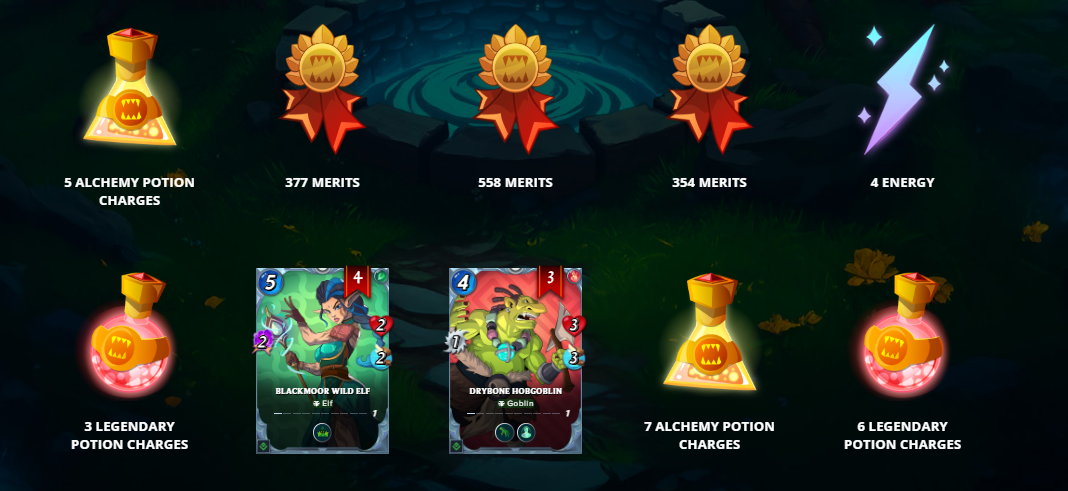Choose the 6 Legendary Potion Charges flask
This screenshot has width=1068, height=491.
click(903, 335)
